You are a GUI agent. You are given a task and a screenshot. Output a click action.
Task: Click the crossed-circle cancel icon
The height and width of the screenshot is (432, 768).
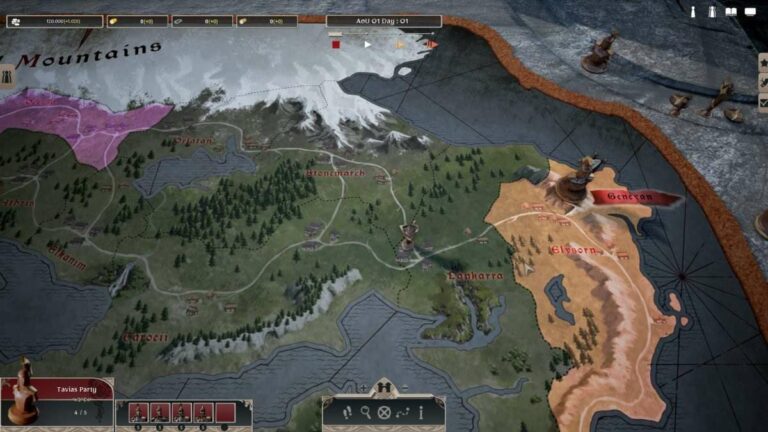coord(384,412)
